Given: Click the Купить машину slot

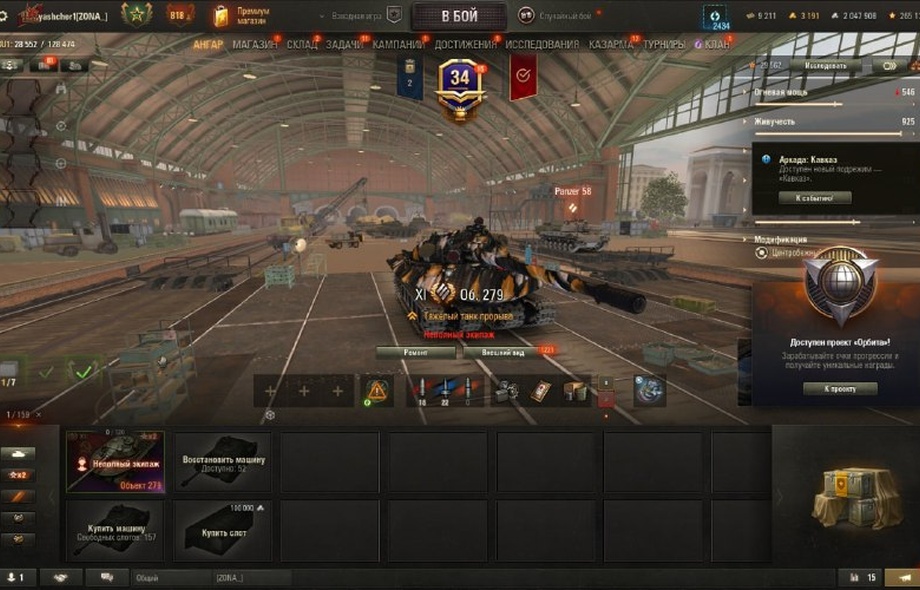Looking at the screenshot, I should pyautogui.click(x=115, y=530).
